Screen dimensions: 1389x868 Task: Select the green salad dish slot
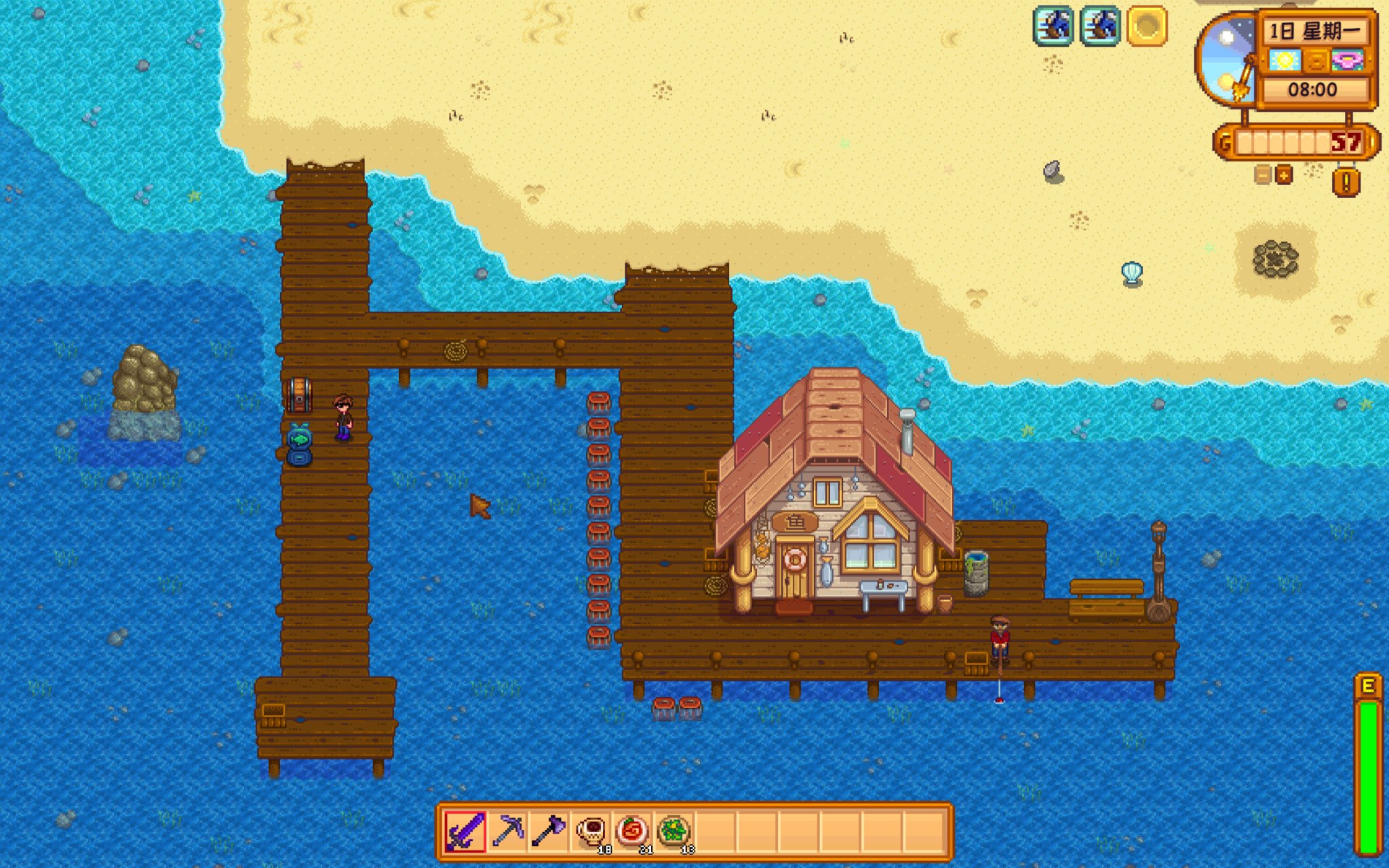(x=673, y=831)
